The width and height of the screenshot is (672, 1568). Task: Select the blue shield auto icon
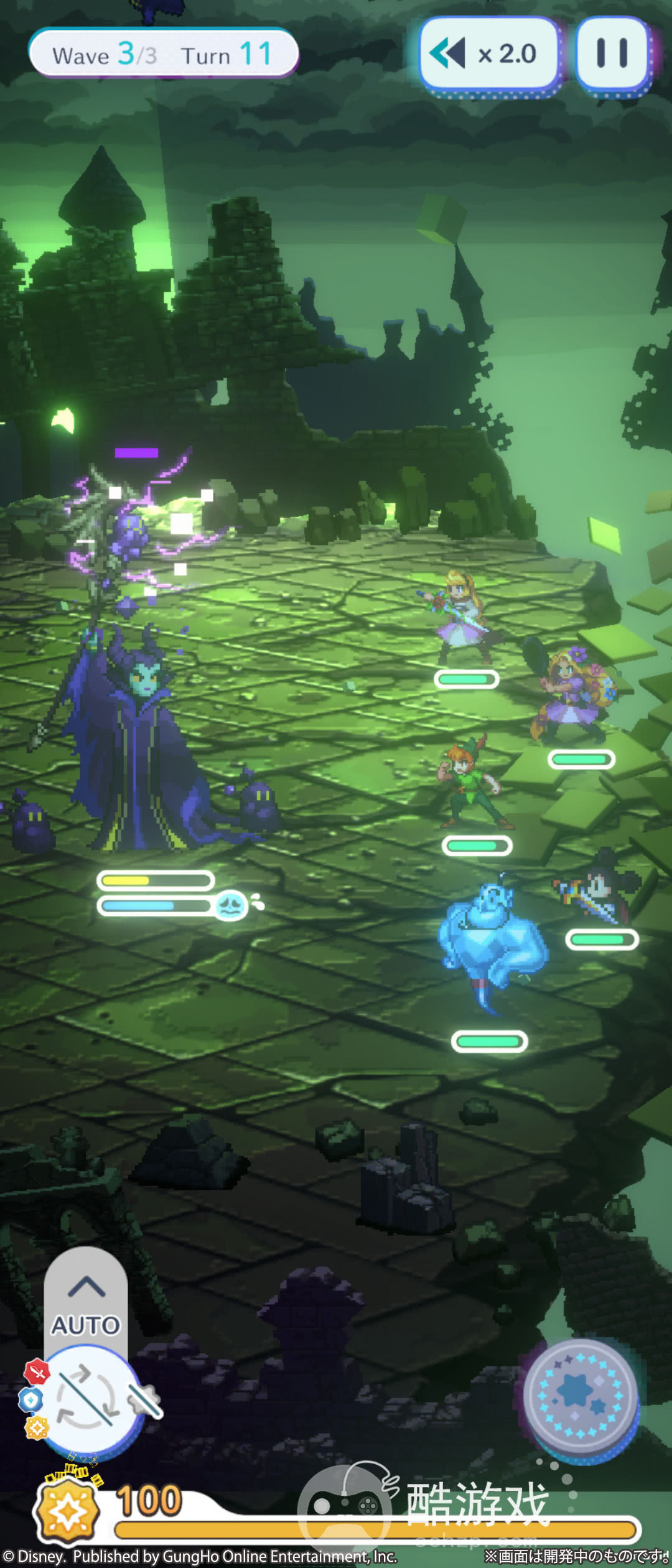click(30, 1400)
